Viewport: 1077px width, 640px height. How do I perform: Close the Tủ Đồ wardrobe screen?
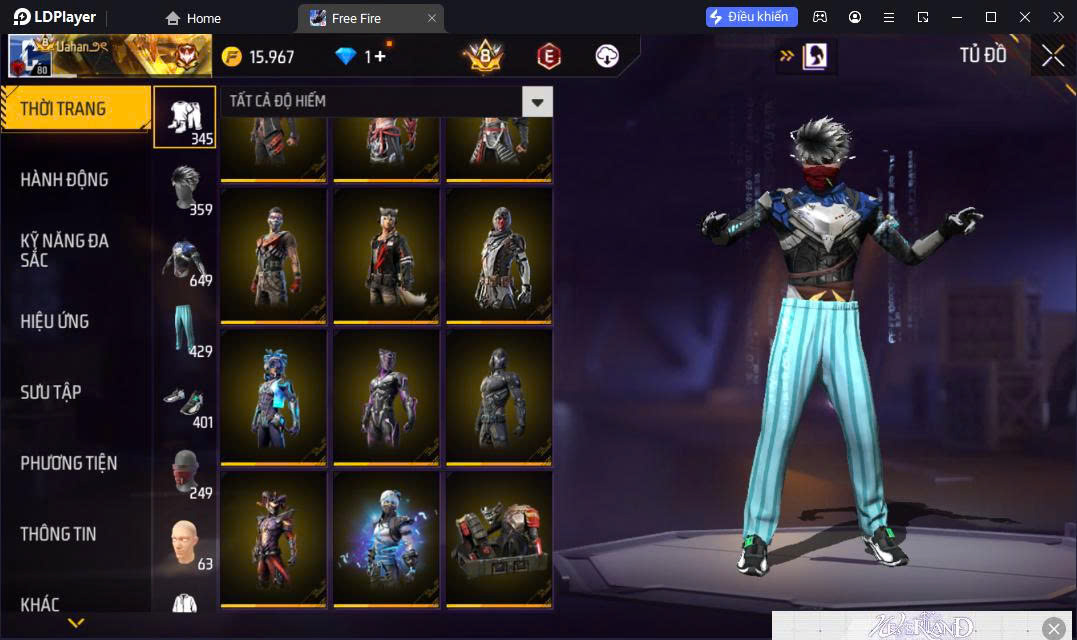click(1053, 56)
